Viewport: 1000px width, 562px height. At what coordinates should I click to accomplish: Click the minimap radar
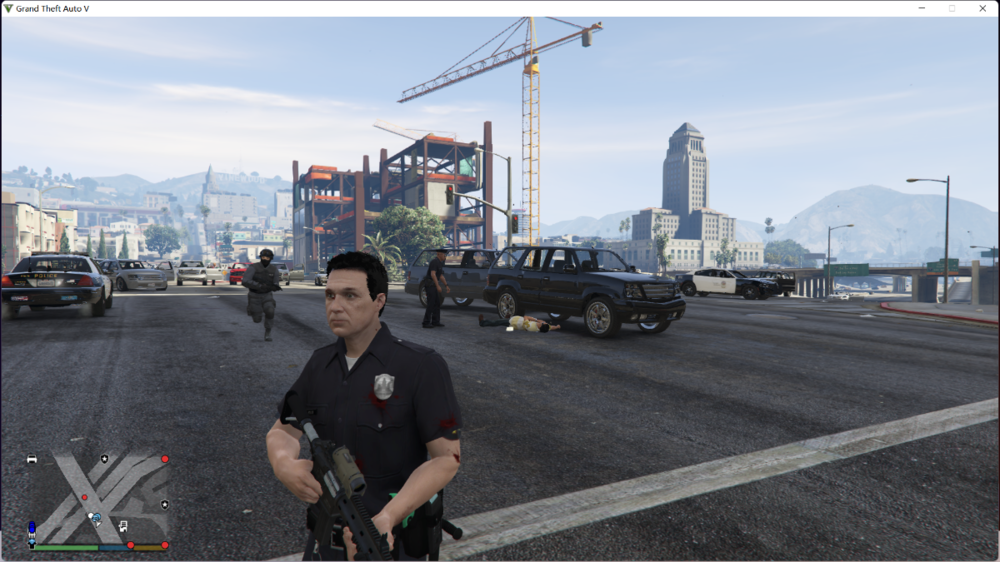pyautogui.click(x=98, y=498)
